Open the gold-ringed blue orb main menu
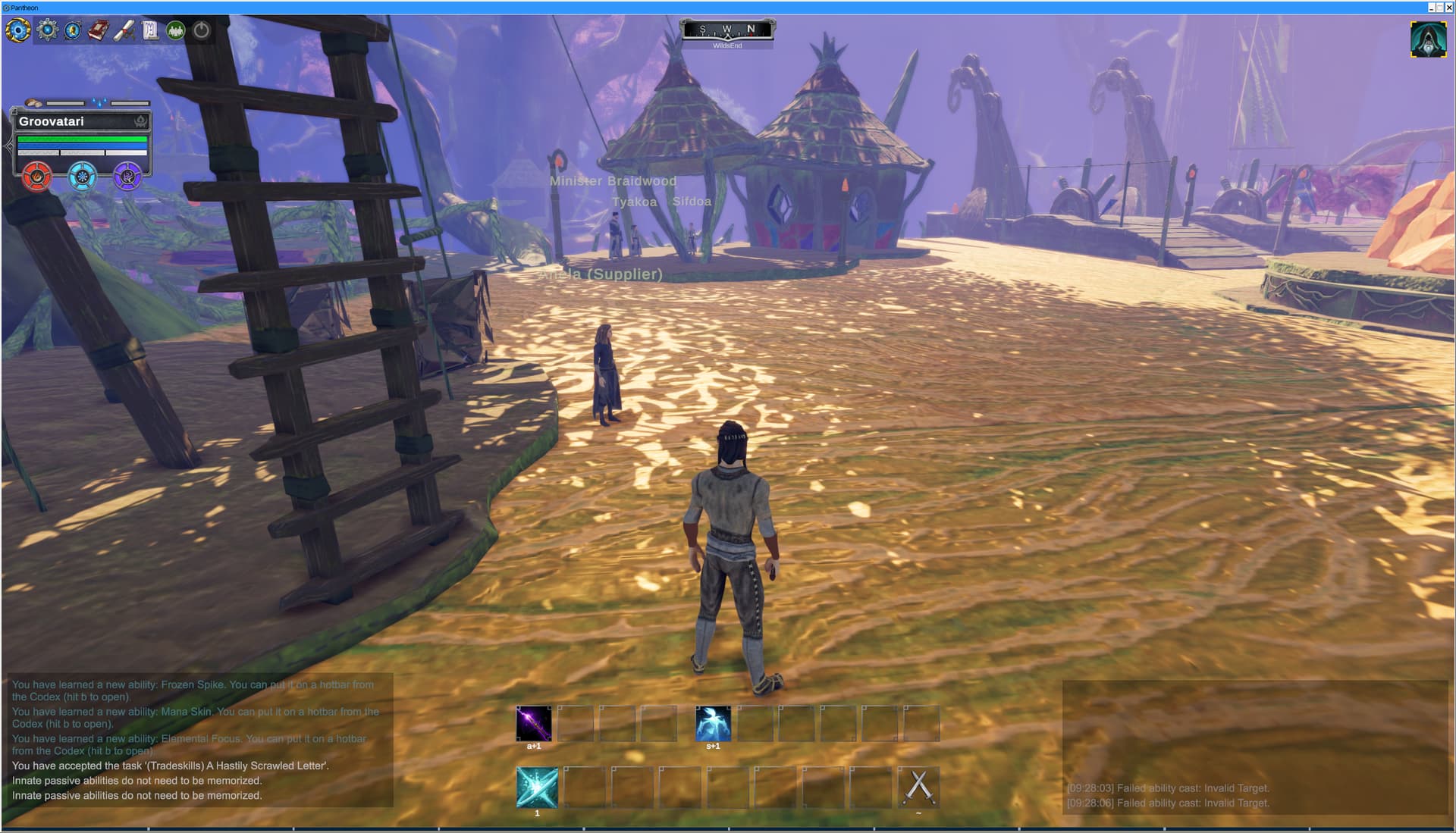The image size is (1456, 833). coord(18,31)
